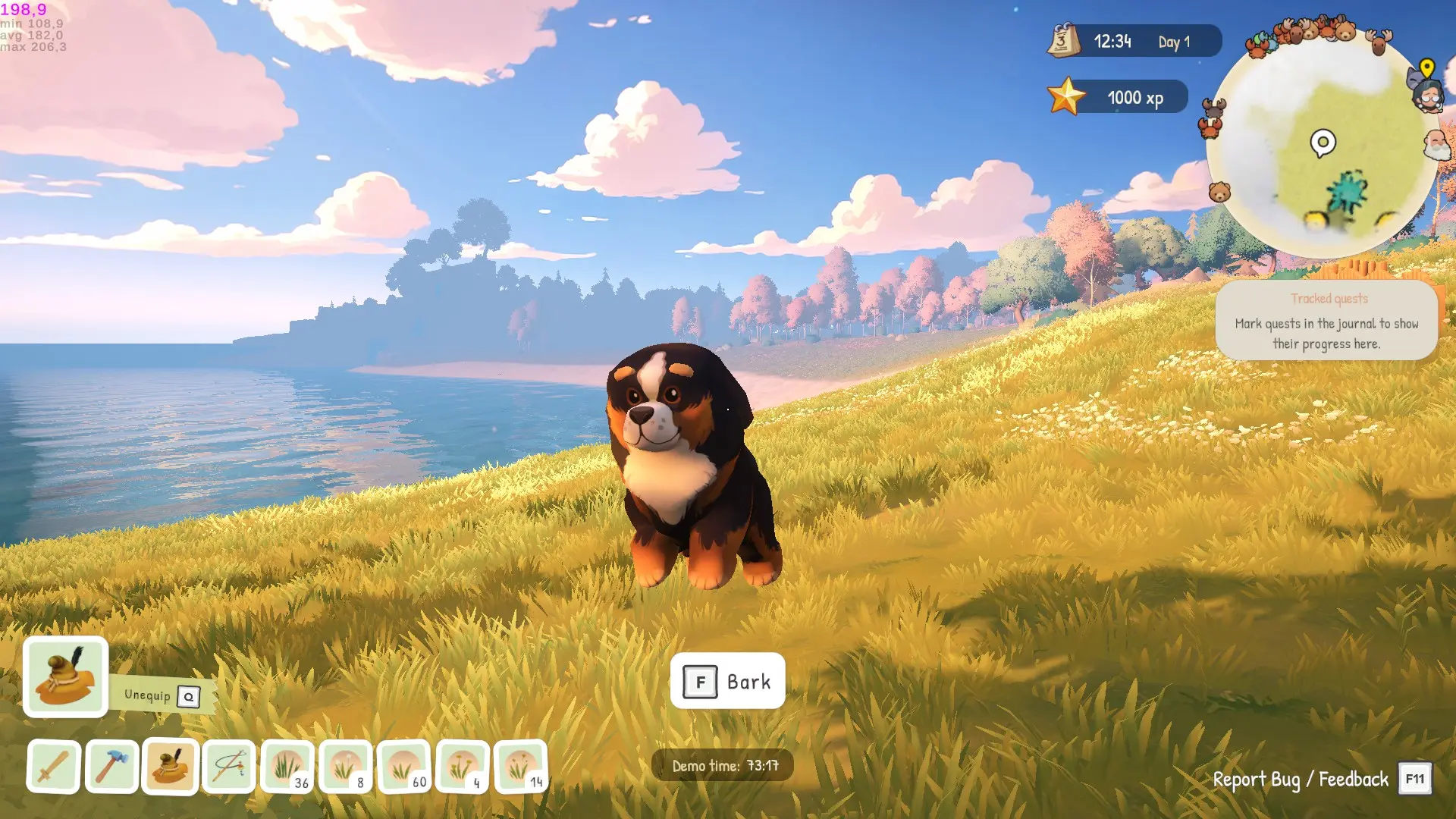Open the Tracked quests panel
The height and width of the screenshot is (819, 1456).
coord(1326,321)
